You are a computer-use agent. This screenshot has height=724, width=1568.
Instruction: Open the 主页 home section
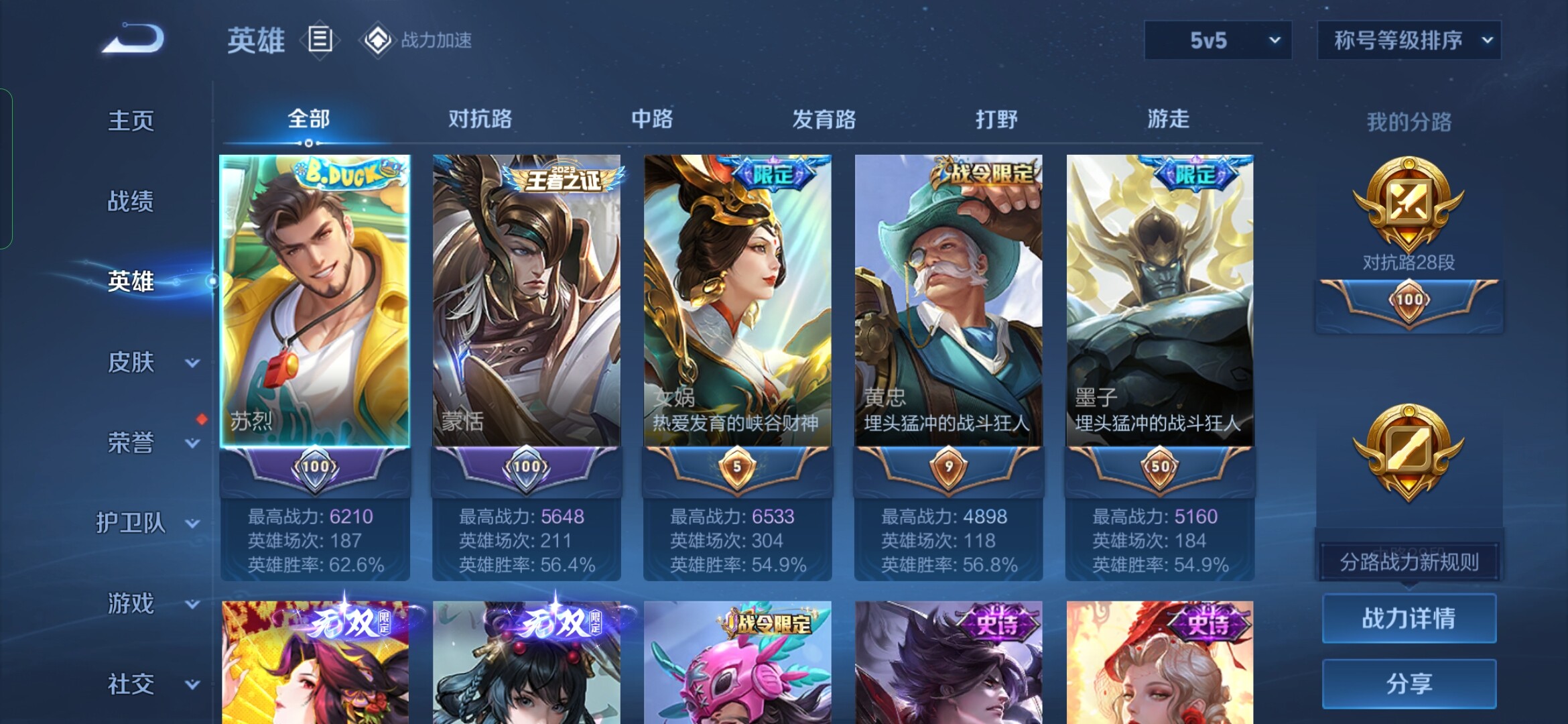pos(131,121)
